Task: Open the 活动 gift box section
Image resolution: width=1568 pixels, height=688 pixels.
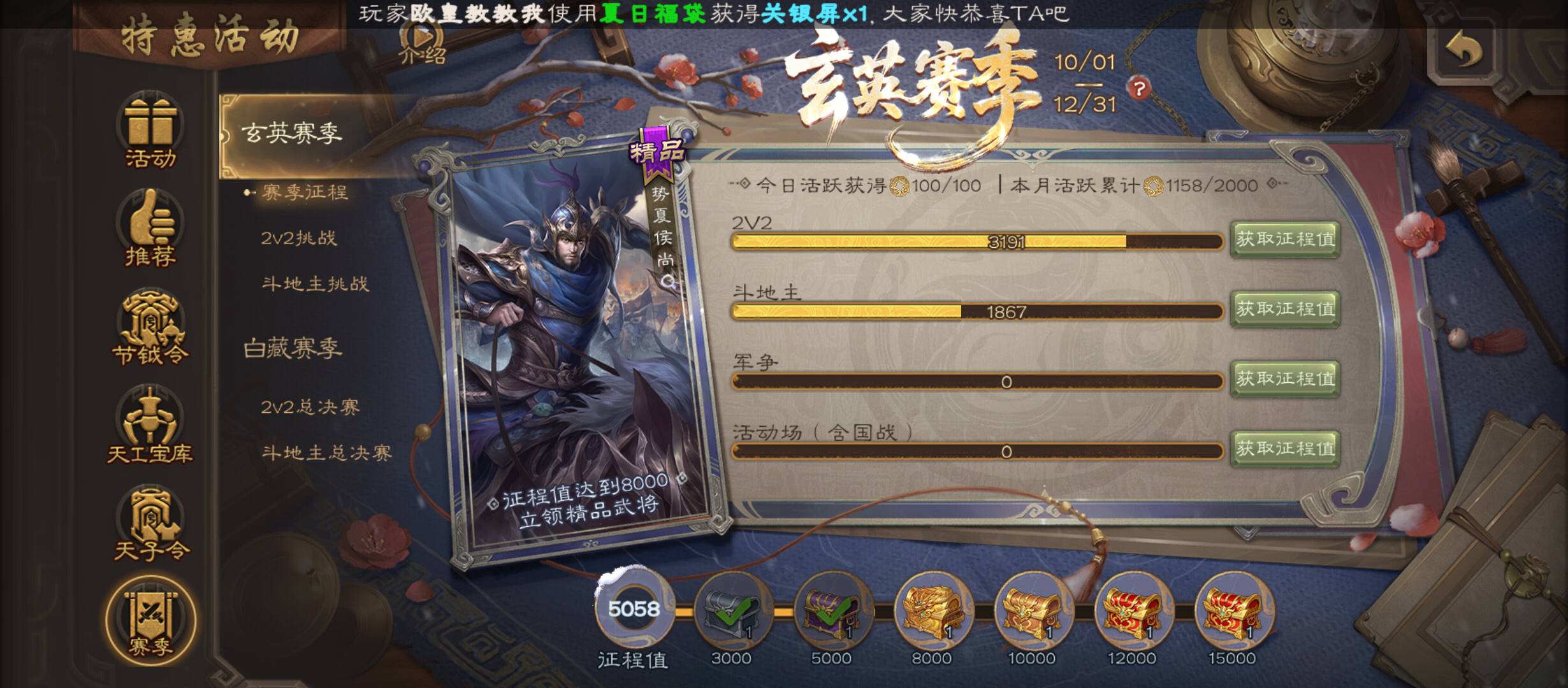Action: pos(150,132)
